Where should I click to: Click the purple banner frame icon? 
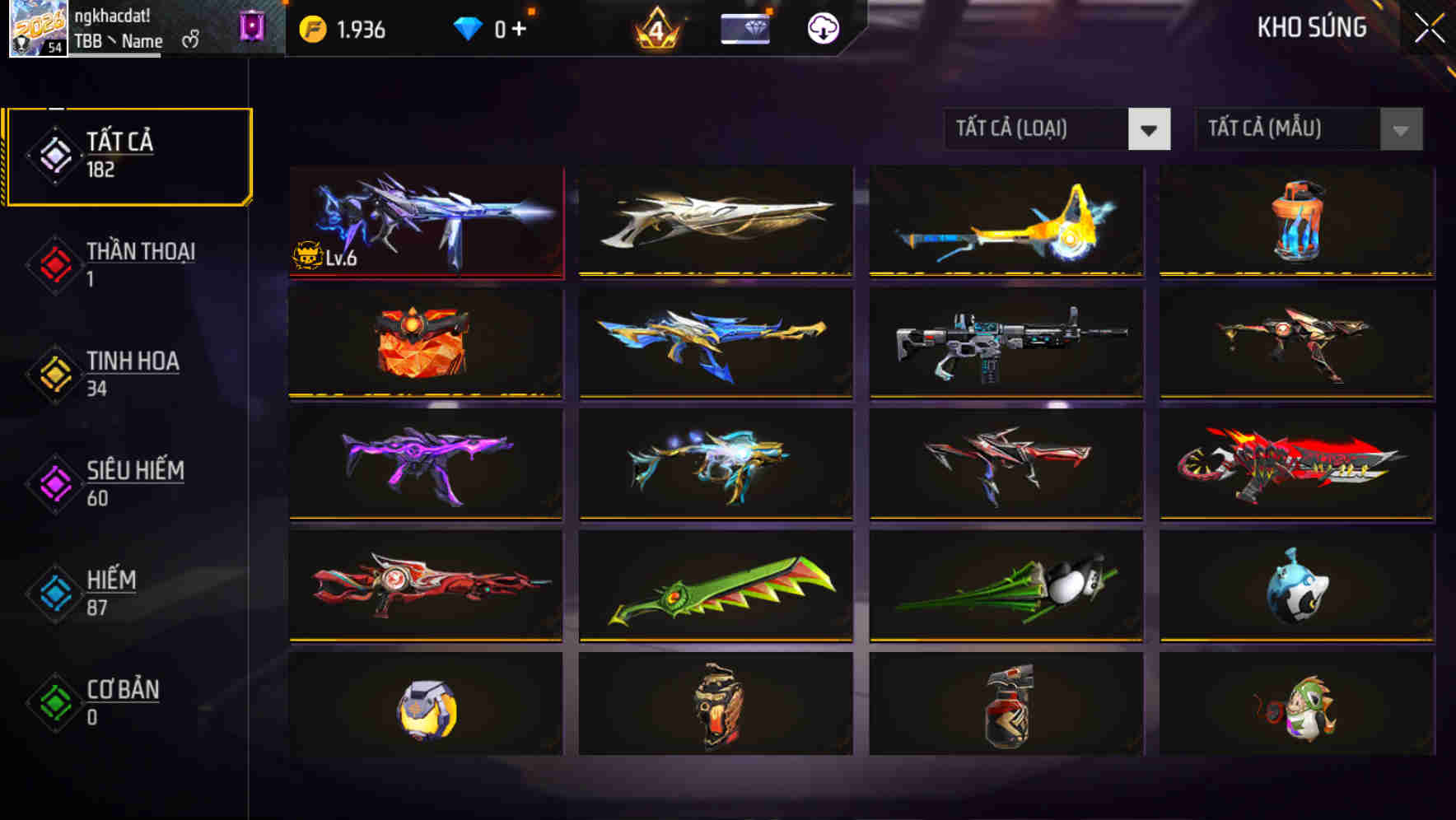[x=252, y=27]
